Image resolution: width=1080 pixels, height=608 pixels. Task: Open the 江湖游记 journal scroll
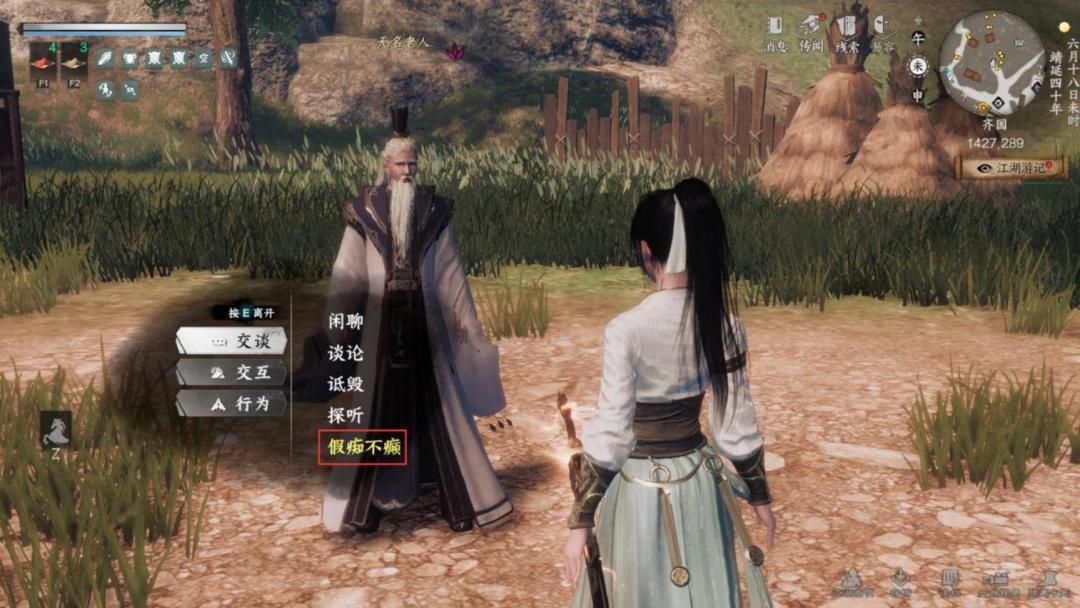click(1011, 168)
